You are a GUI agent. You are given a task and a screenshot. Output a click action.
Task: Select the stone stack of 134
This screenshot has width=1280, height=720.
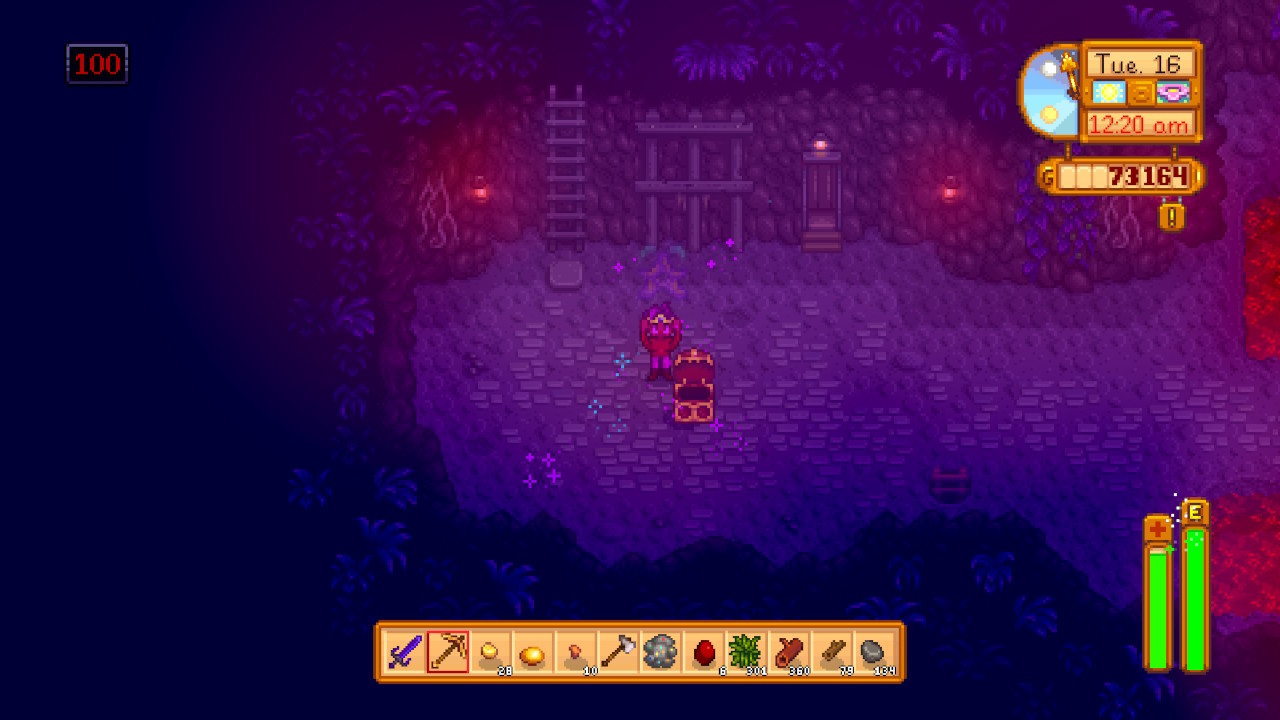(x=875, y=653)
